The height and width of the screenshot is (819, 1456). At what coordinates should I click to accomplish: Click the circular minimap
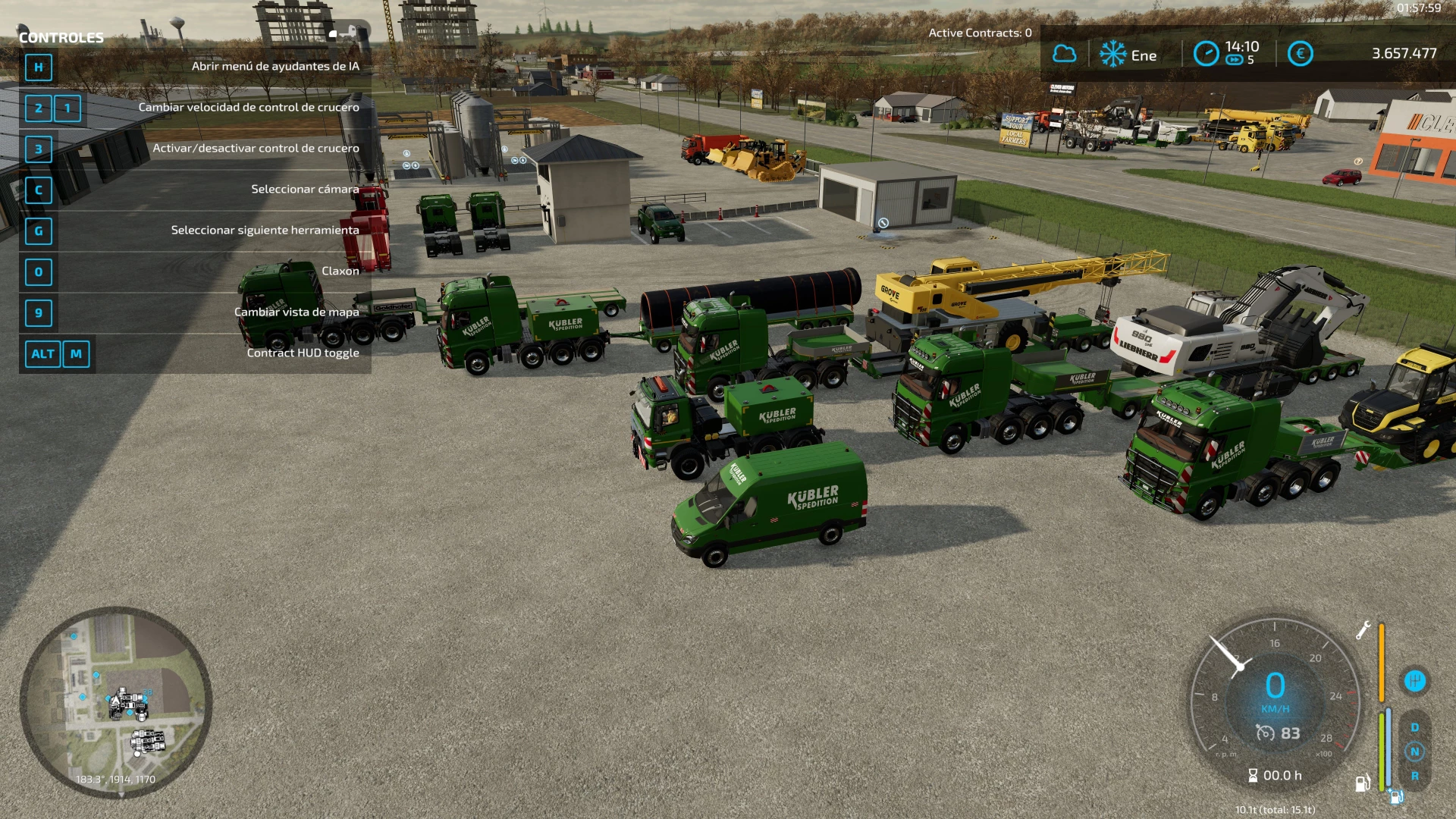coord(116,702)
